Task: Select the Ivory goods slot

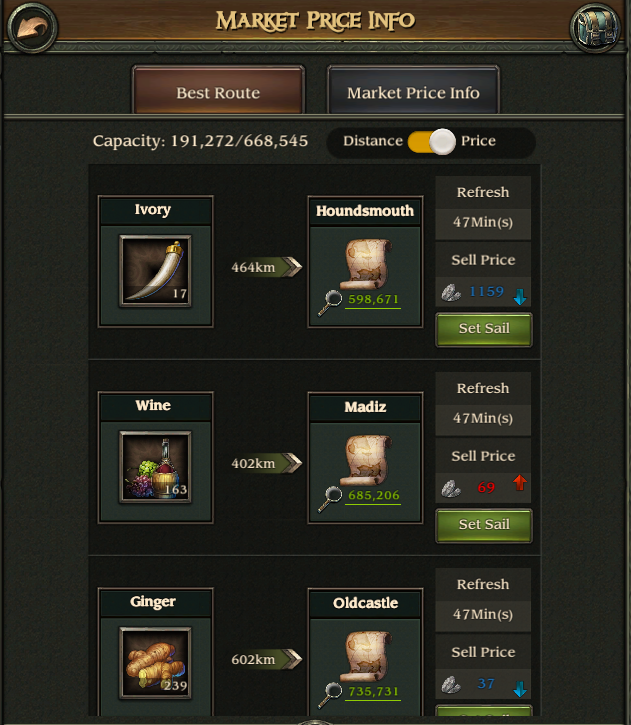Action: point(155,270)
